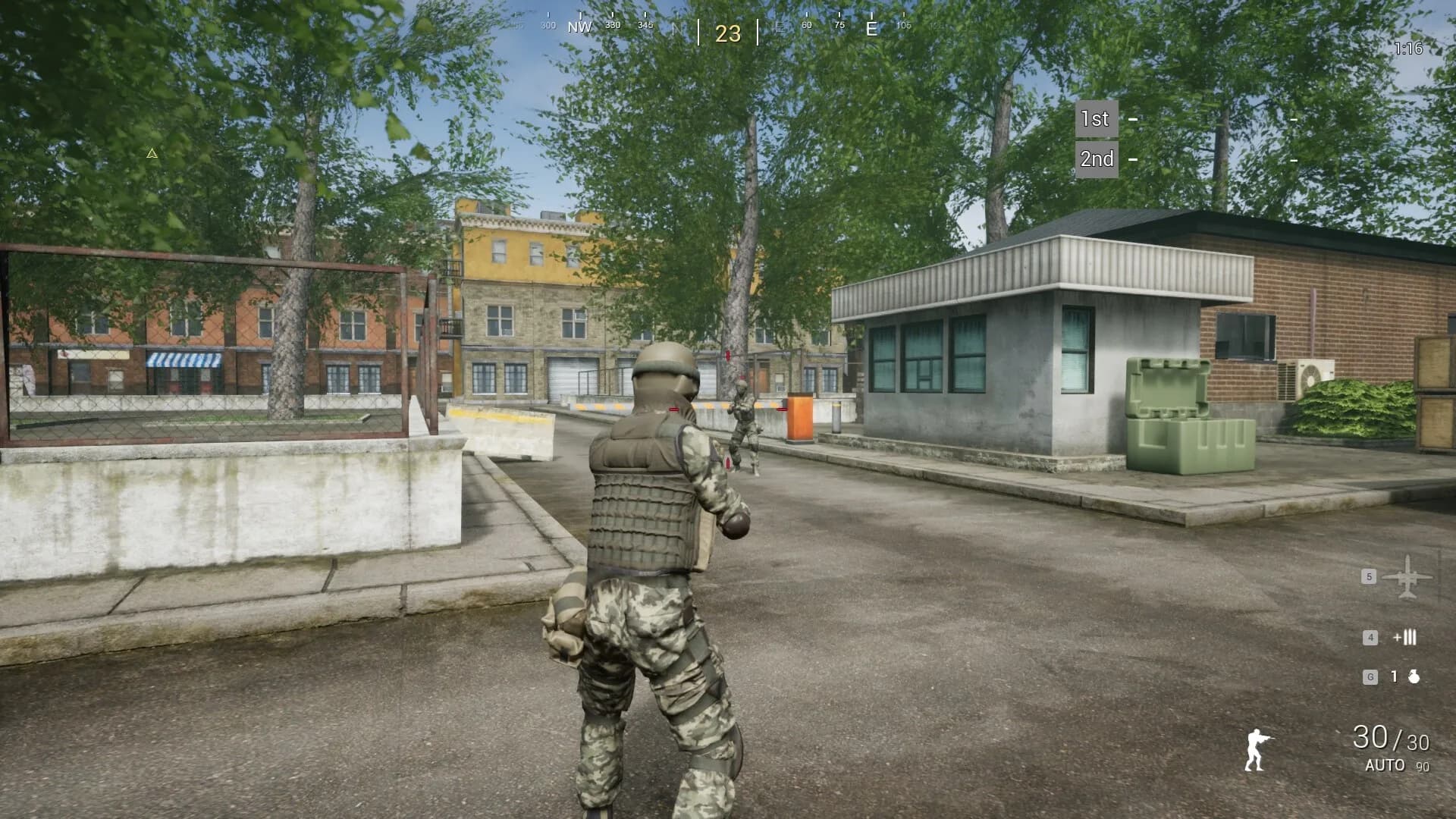
Task: Open the 1st place scoreboard panel
Action: point(1095,119)
